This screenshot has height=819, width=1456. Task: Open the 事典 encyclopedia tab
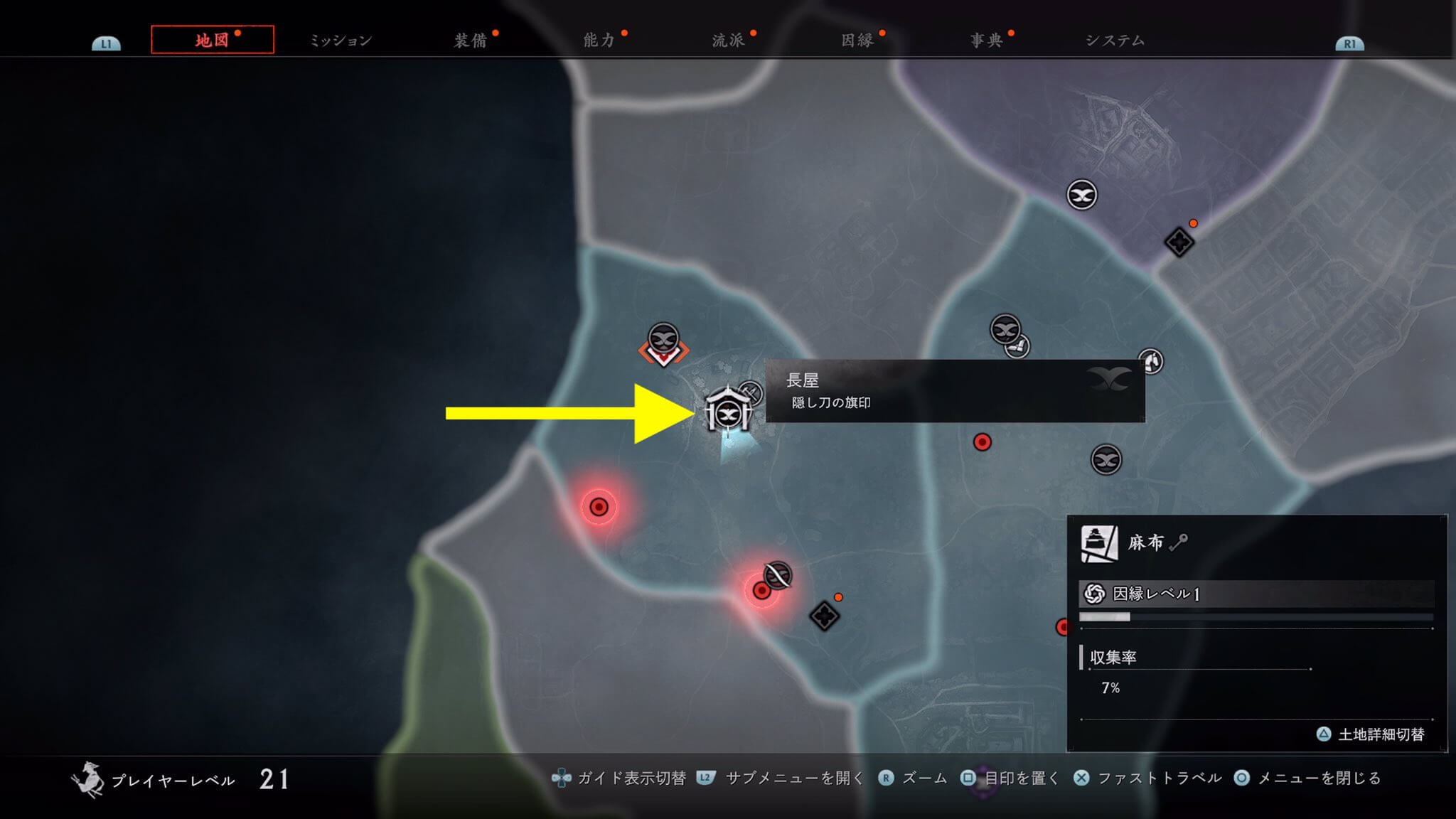point(987,41)
